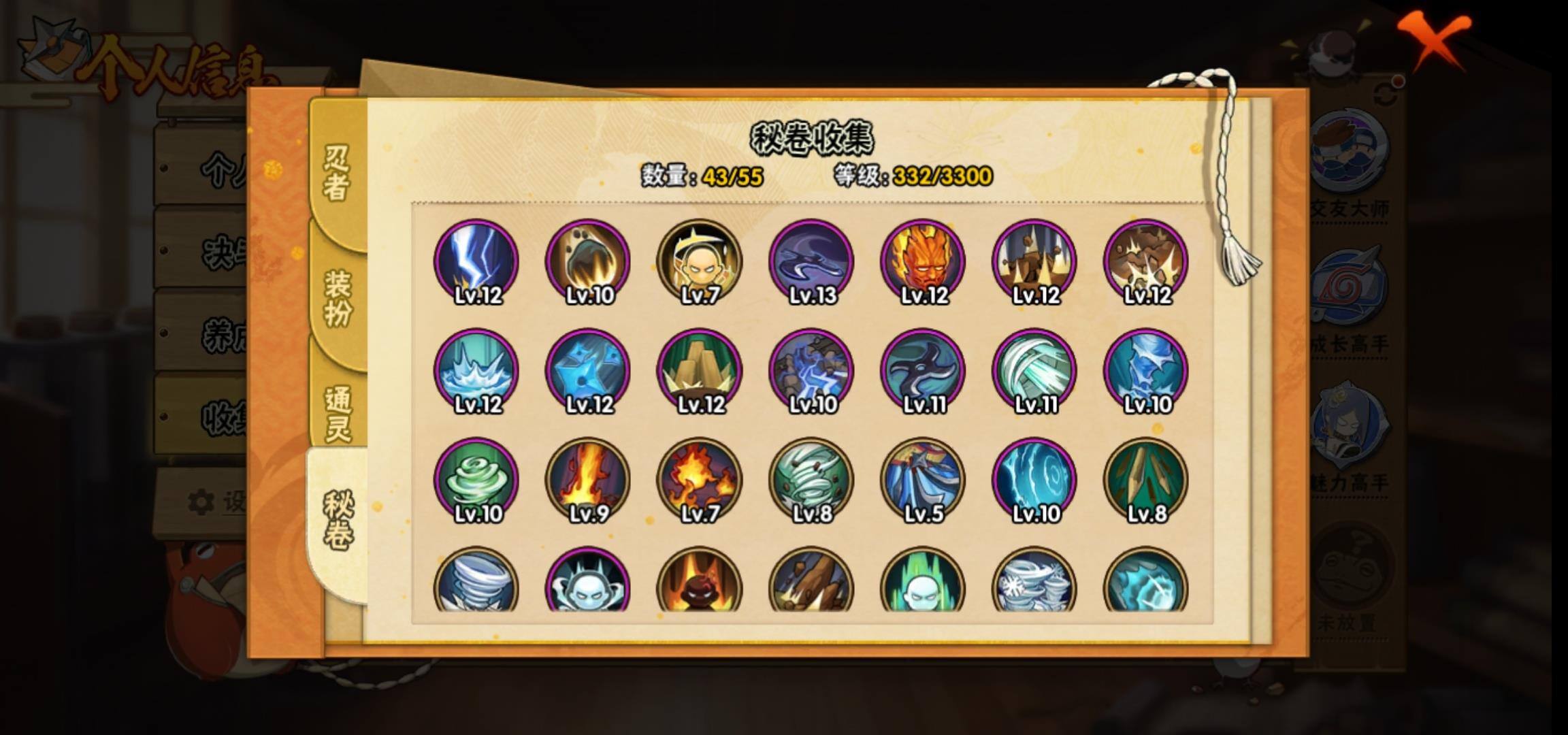
Task: Pick the dark four-blade shuriken scroll Lv.11
Action: [x=923, y=371]
